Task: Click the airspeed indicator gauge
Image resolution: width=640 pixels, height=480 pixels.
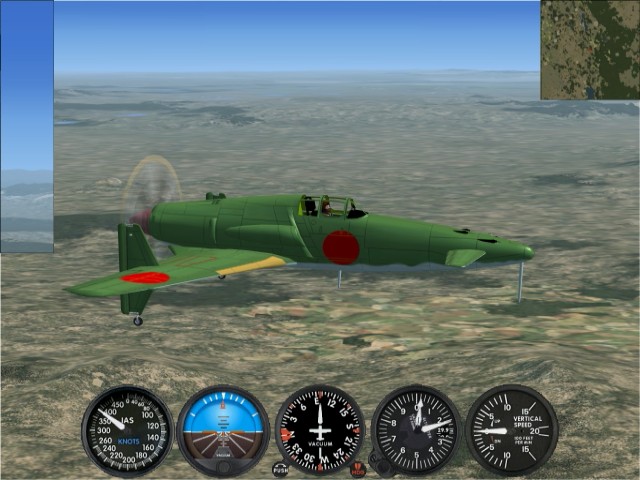Action: (127, 430)
